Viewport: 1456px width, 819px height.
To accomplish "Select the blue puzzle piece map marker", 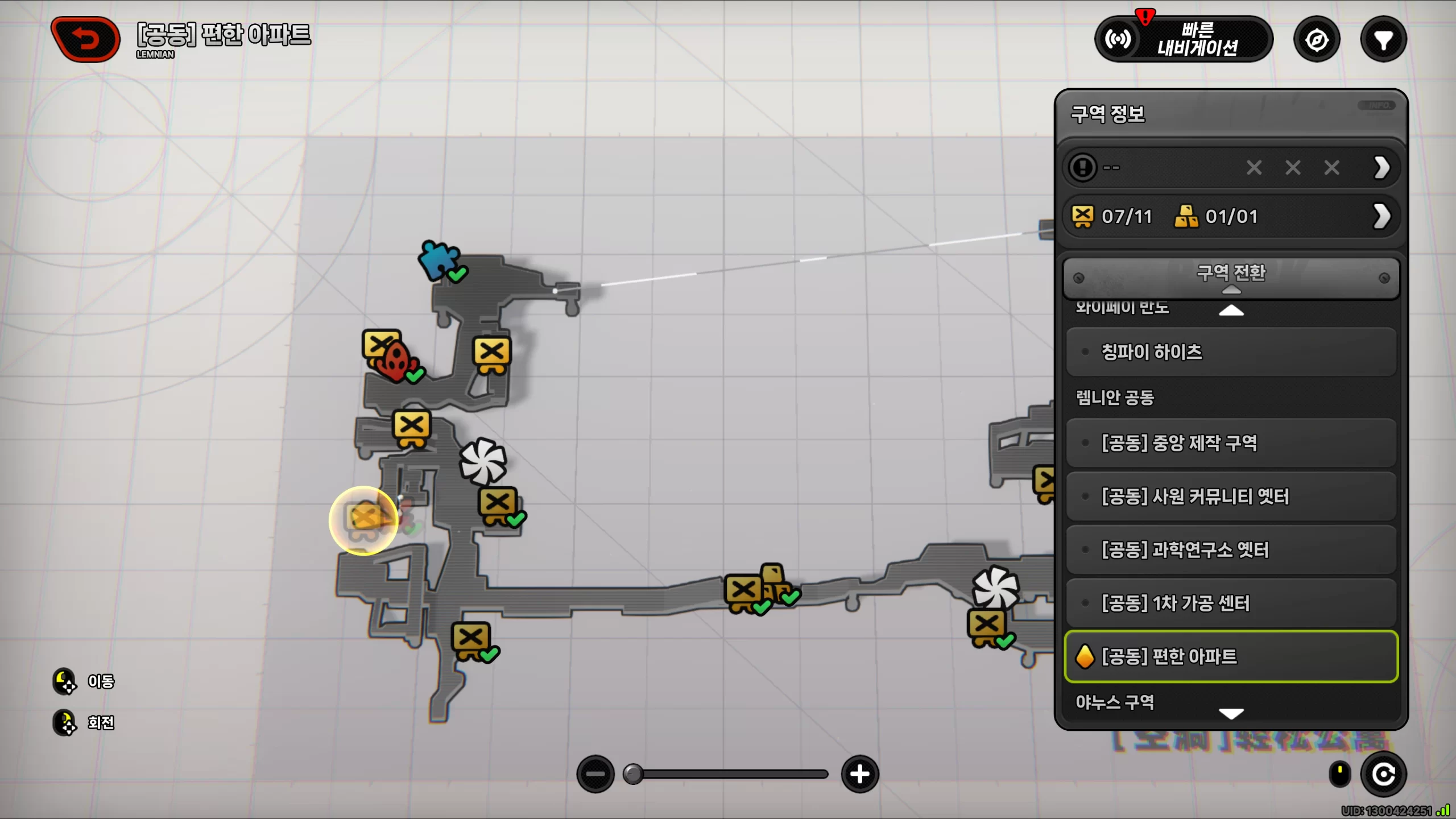I will click(439, 260).
